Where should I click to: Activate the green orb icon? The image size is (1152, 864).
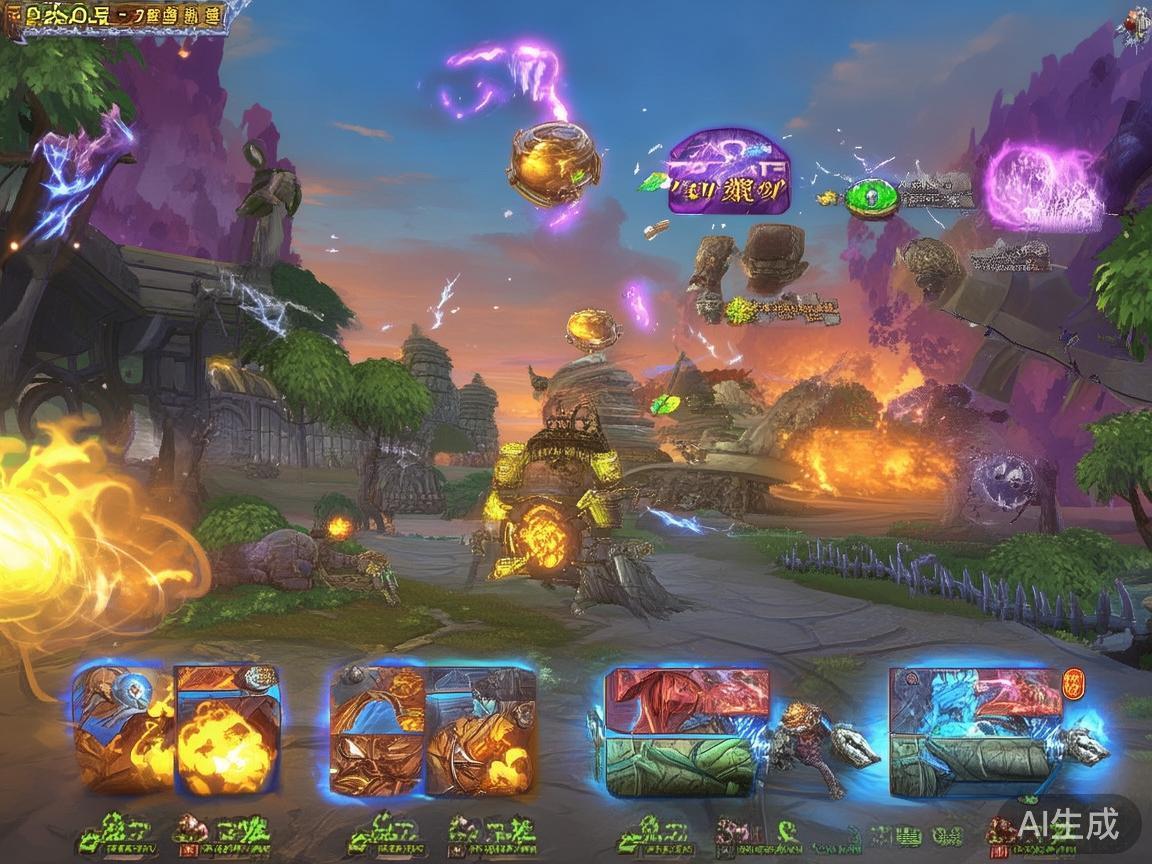[872, 197]
